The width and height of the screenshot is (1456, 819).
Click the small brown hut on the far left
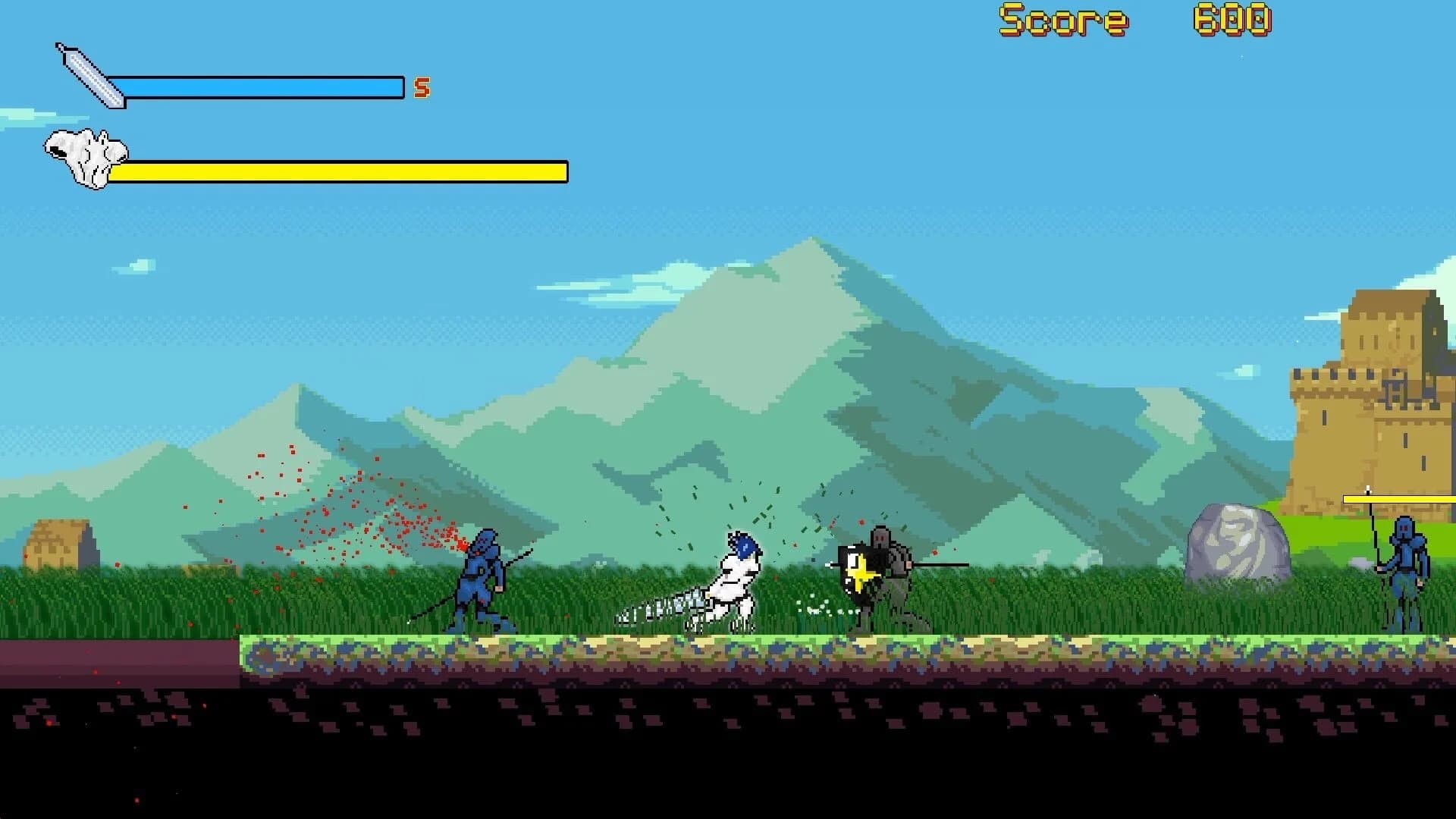coord(61,542)
